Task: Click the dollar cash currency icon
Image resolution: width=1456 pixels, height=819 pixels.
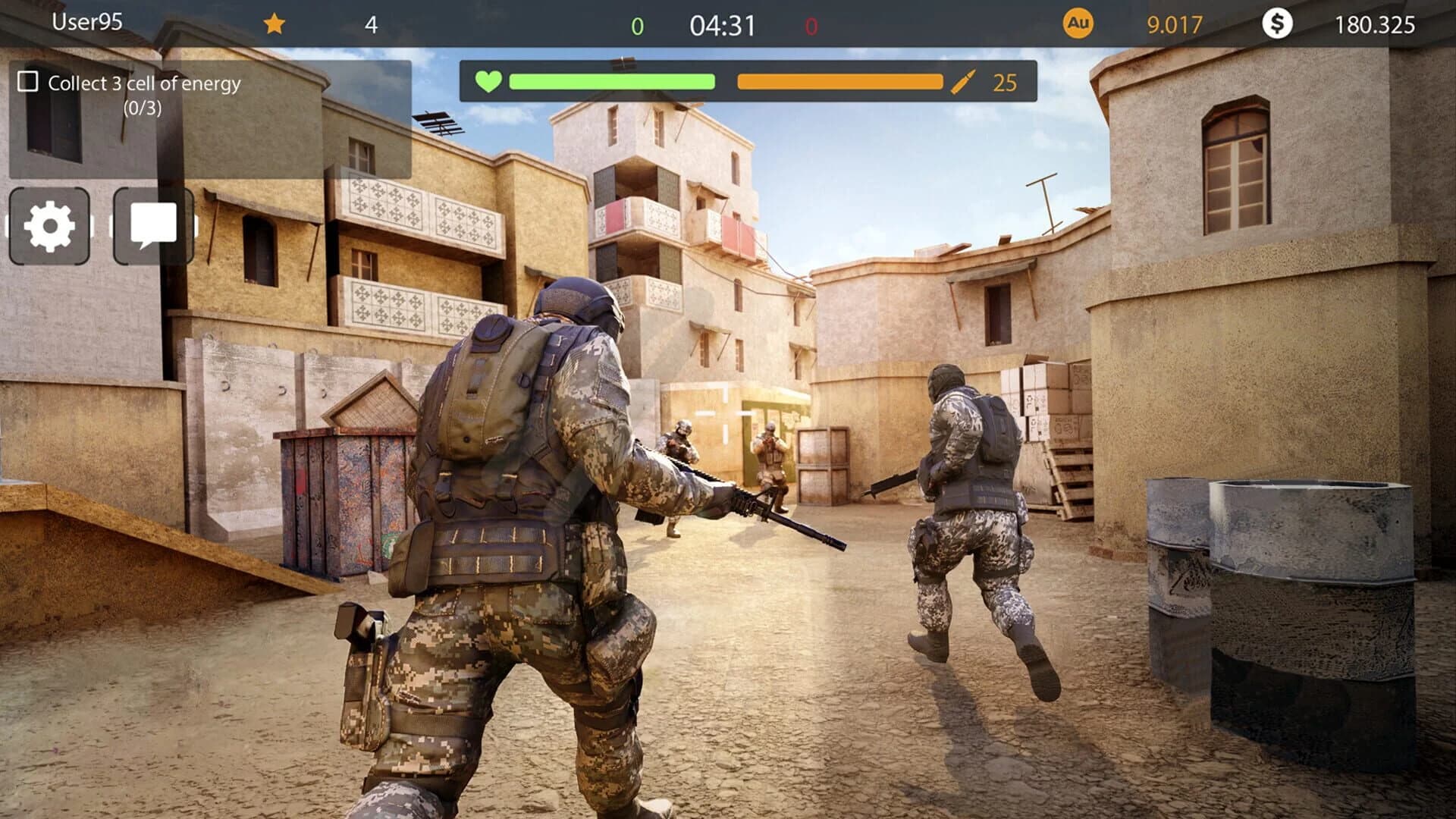Action: point(1278,24)
